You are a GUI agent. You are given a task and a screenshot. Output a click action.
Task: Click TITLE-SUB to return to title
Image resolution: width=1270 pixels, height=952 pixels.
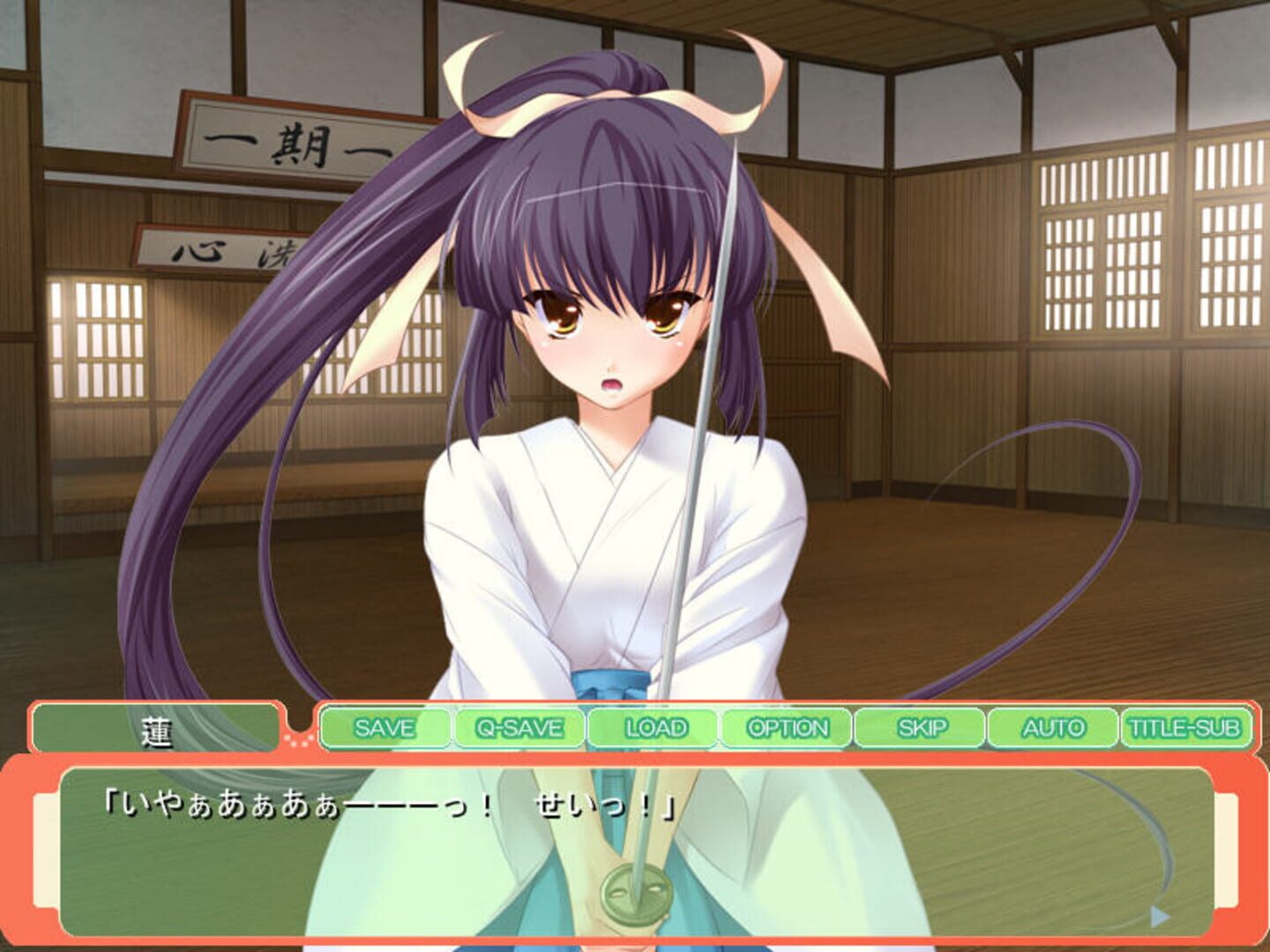click(x=1186, y=728)
